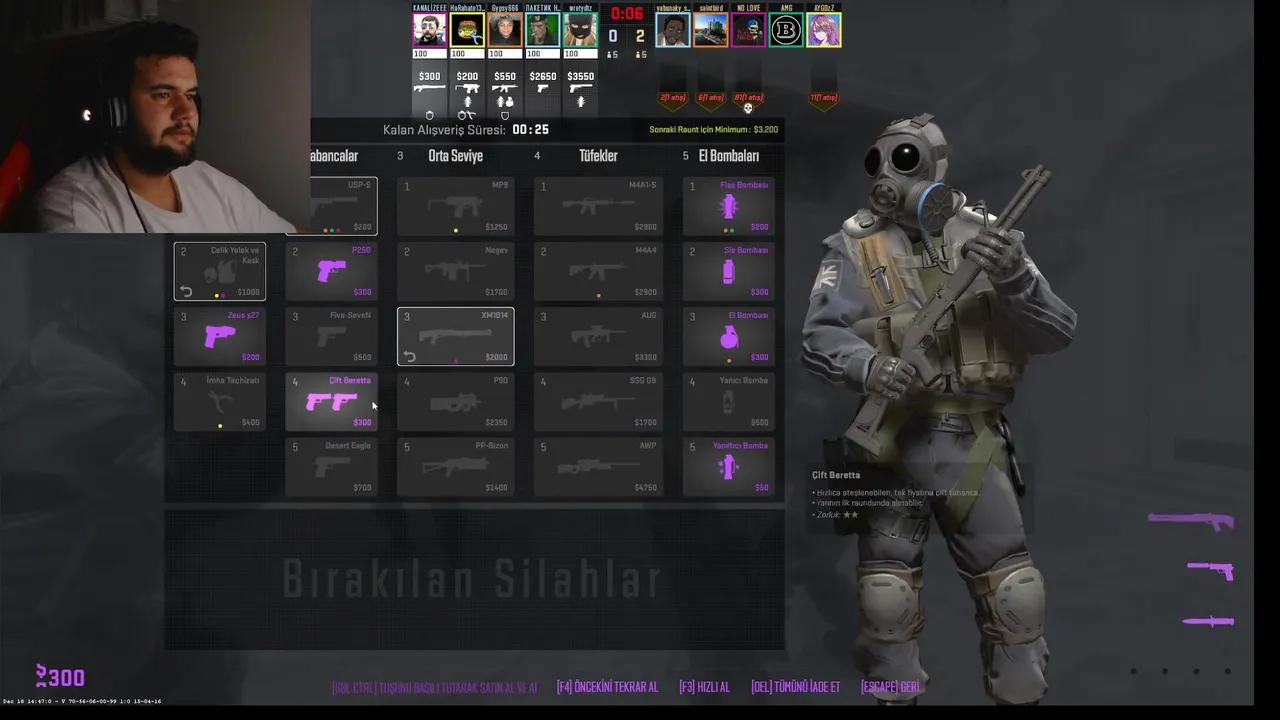The width and height of the screenshot is (1280, 720).
Task: Purchase Çelik Yelek ve Kask armor
Action: point(219,270)
